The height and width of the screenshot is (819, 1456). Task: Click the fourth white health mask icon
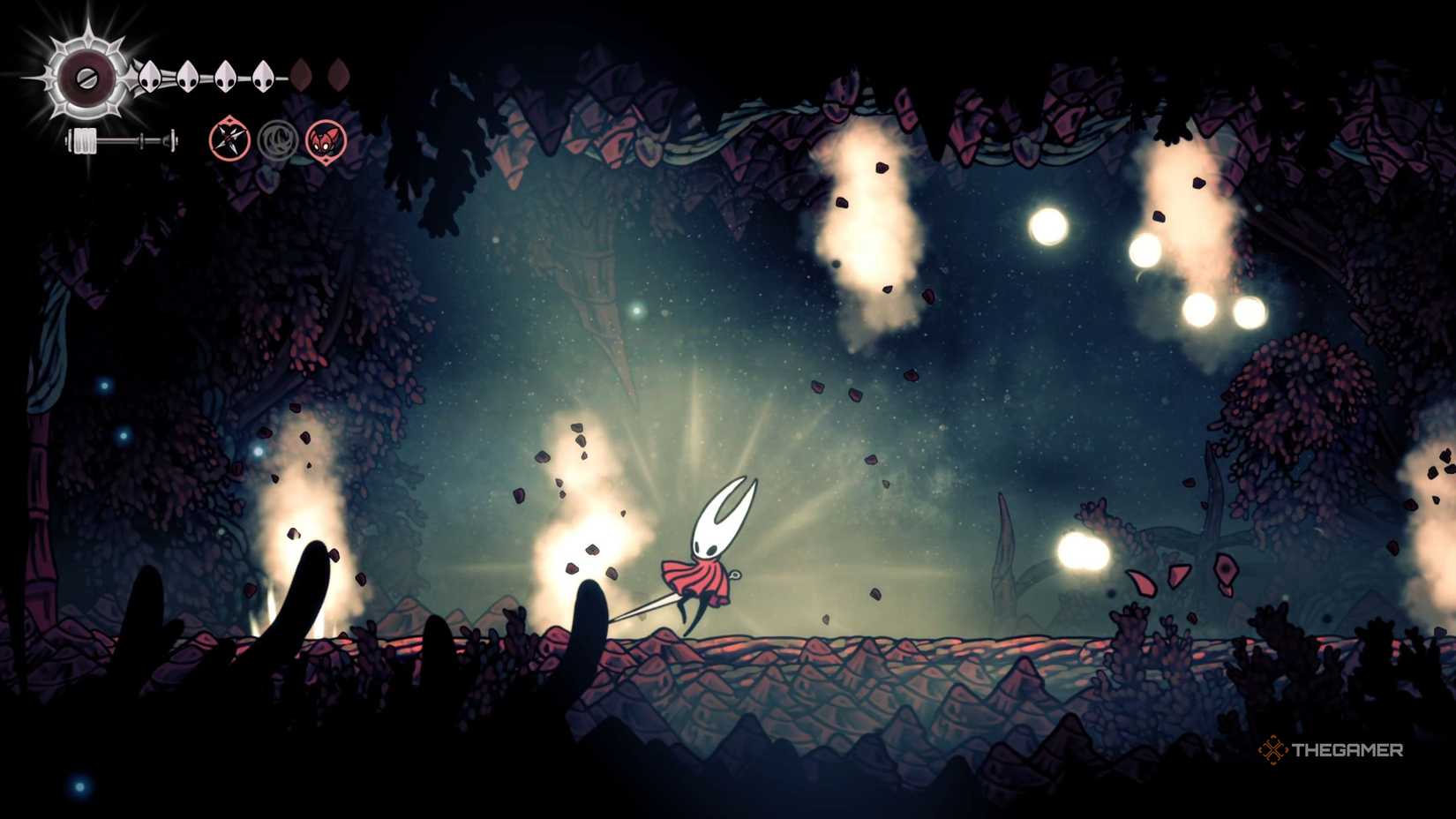(x=261, y=75)
